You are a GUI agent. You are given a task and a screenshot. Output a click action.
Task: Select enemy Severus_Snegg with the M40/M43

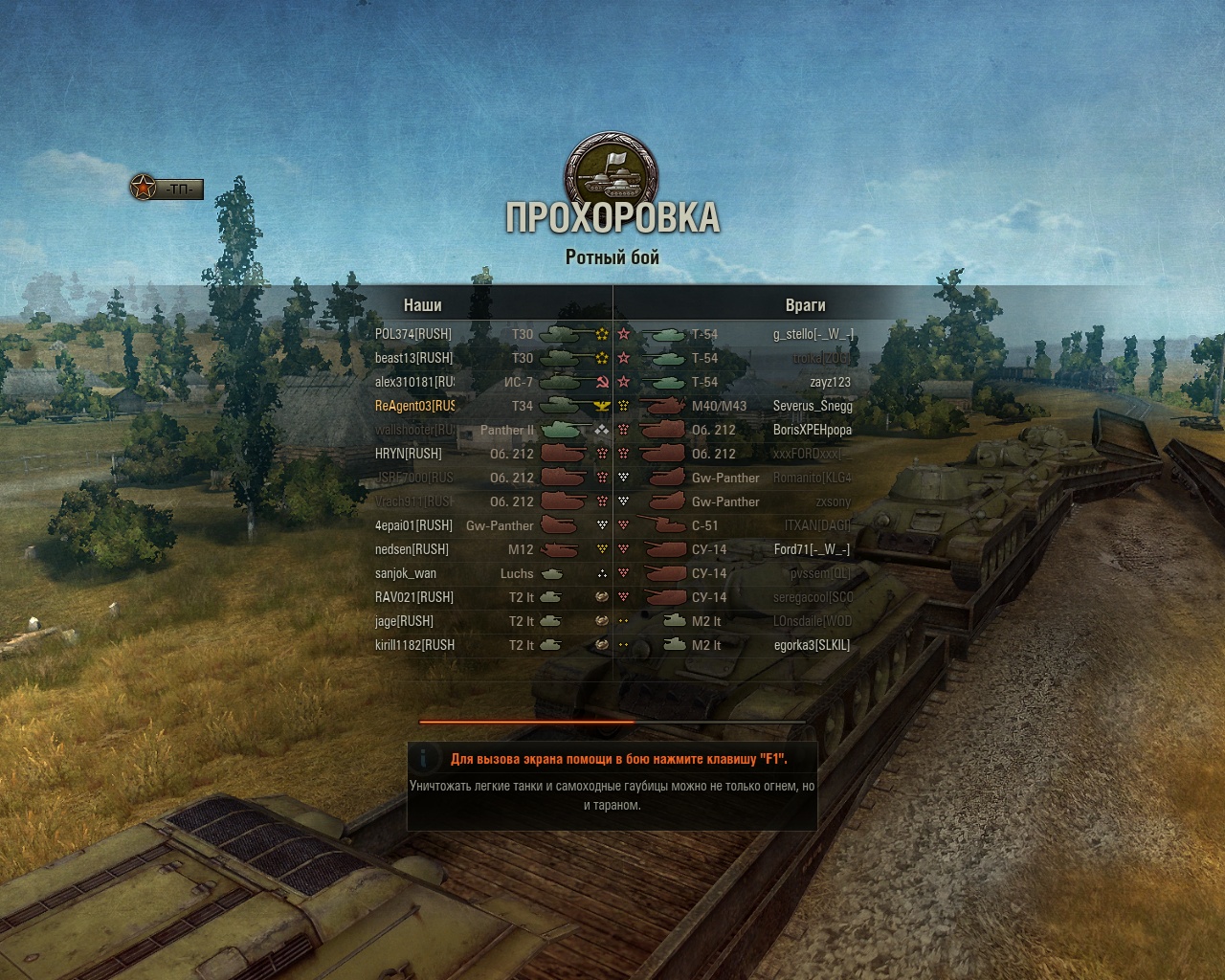click(x=813, y=406)
